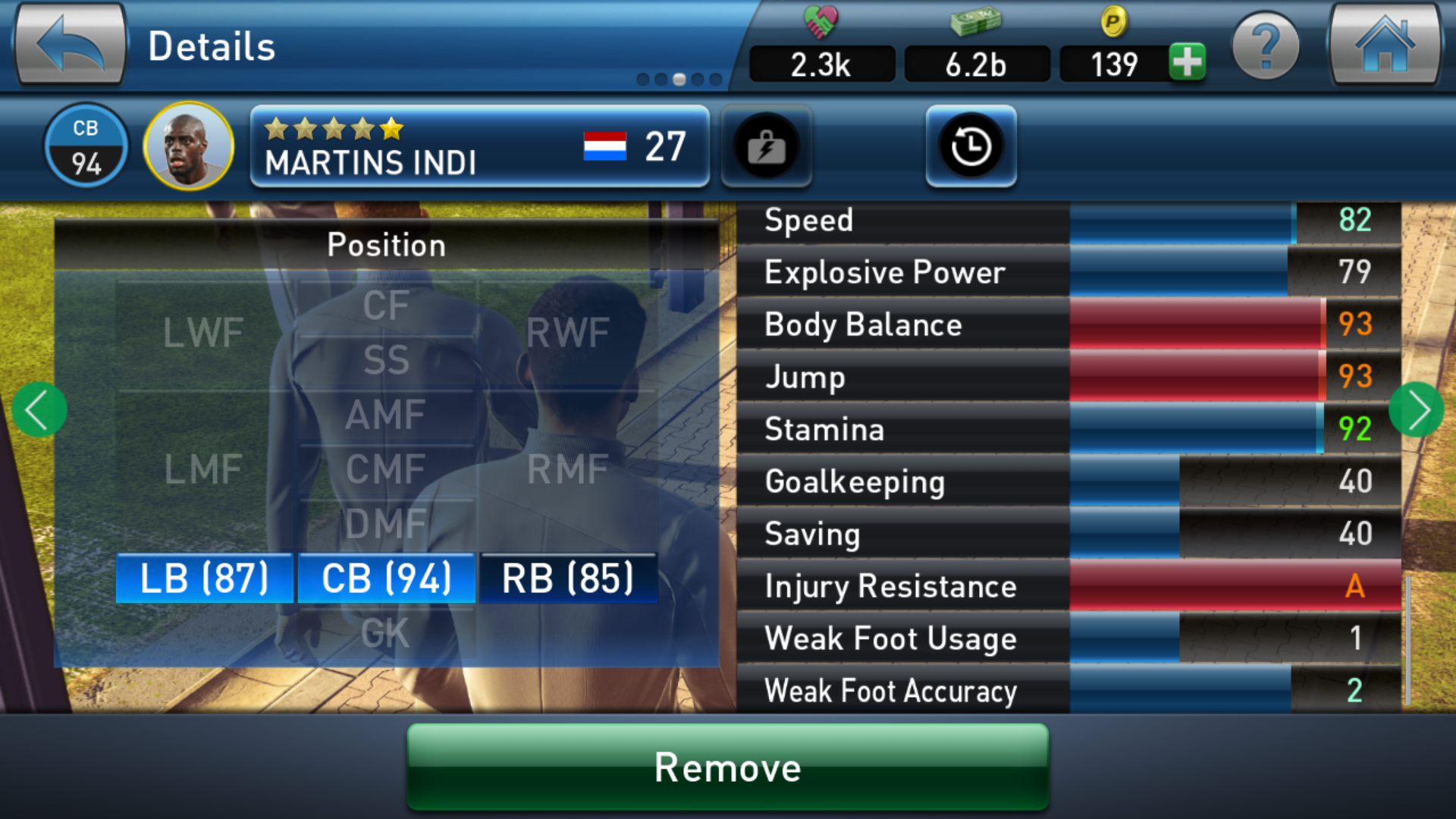The height and width of the screenshot is (819, 1456).
Task: Click the Martins Indi player portrait
Action: point(188,146)
